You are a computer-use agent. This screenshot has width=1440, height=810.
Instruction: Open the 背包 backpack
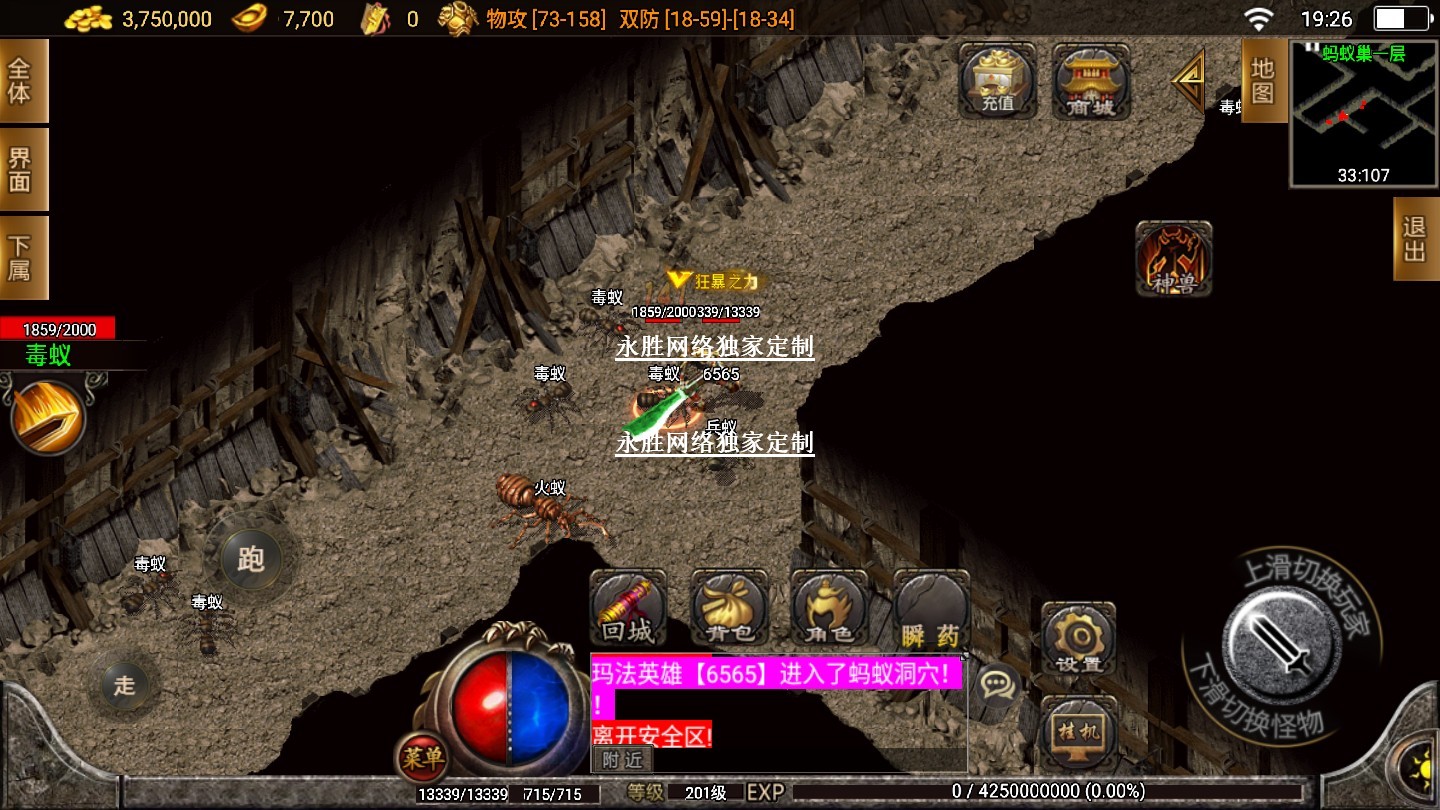click(730, 609)
